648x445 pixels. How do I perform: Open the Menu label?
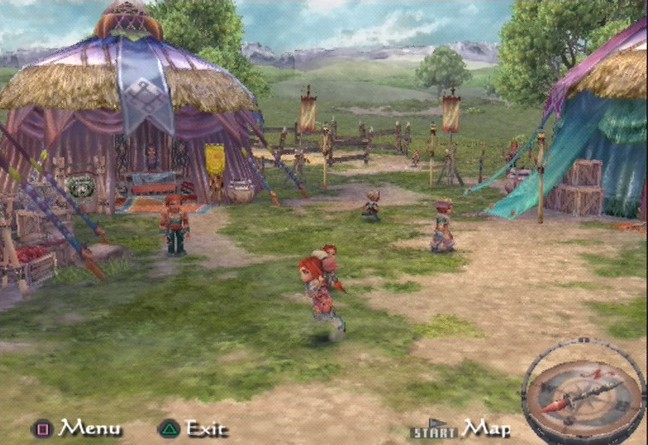90,428
